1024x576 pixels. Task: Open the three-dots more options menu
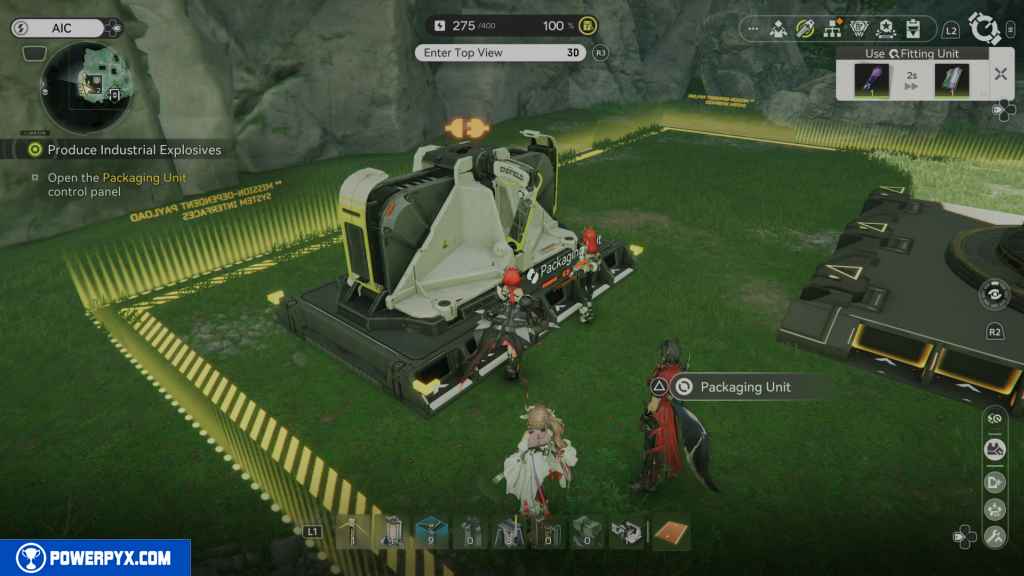(754, 29)
